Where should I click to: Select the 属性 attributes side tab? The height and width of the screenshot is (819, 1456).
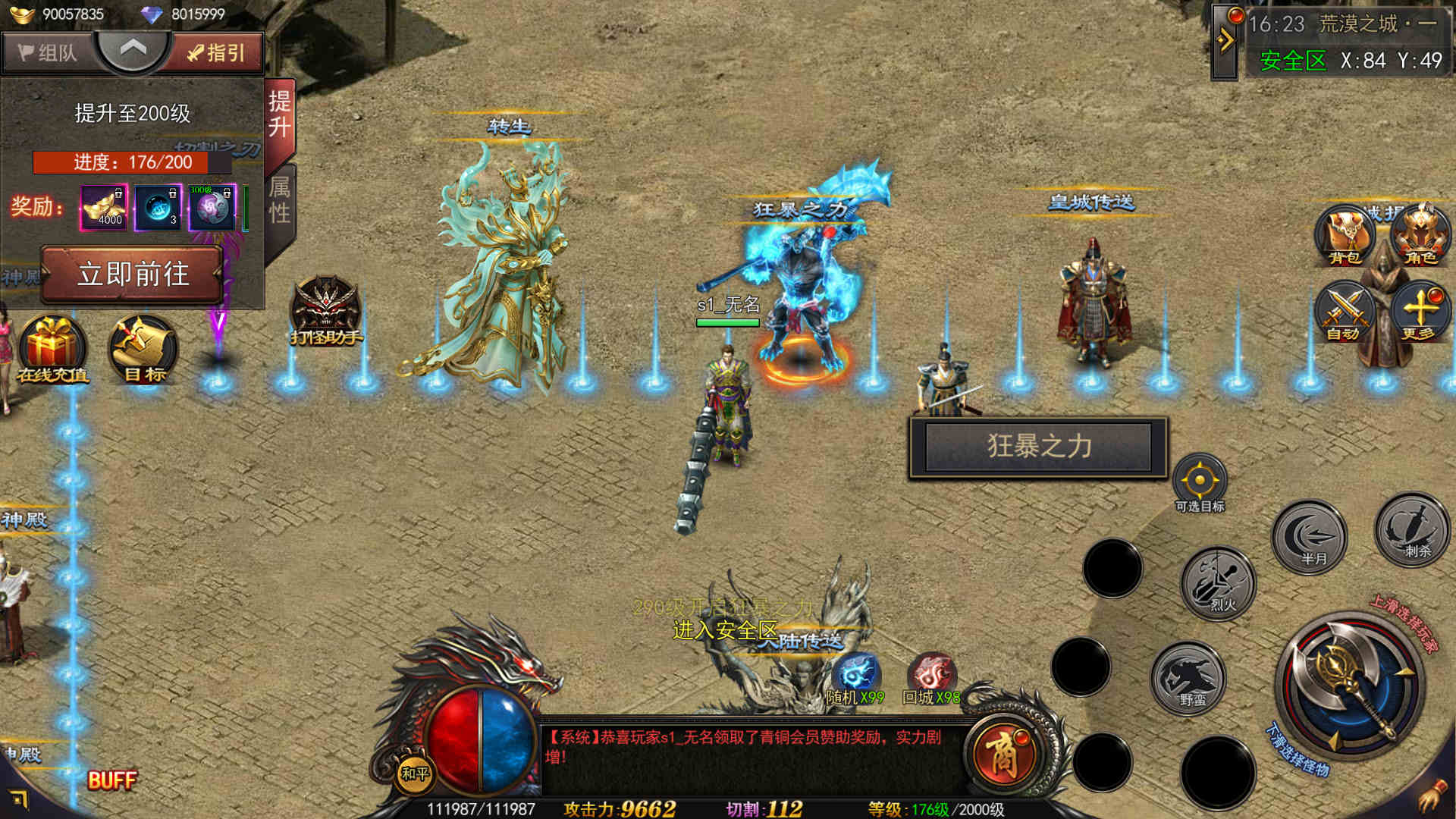tap(280, 200)
